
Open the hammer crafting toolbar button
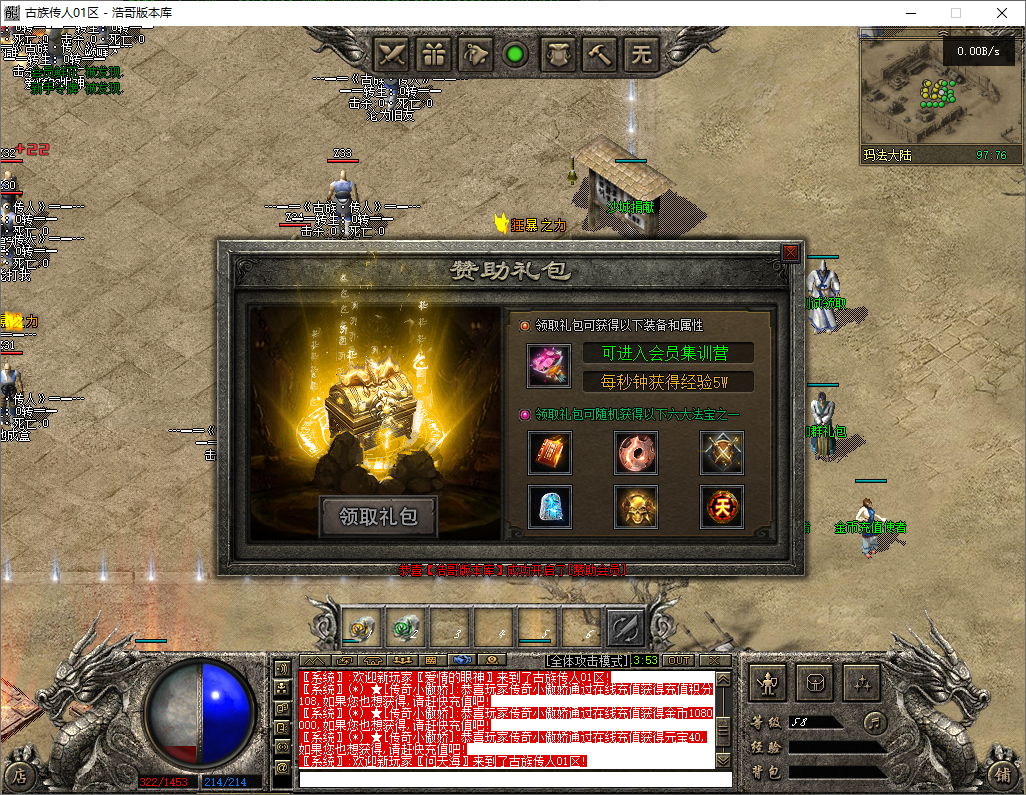pyautogui.click(x=600, y=54)
